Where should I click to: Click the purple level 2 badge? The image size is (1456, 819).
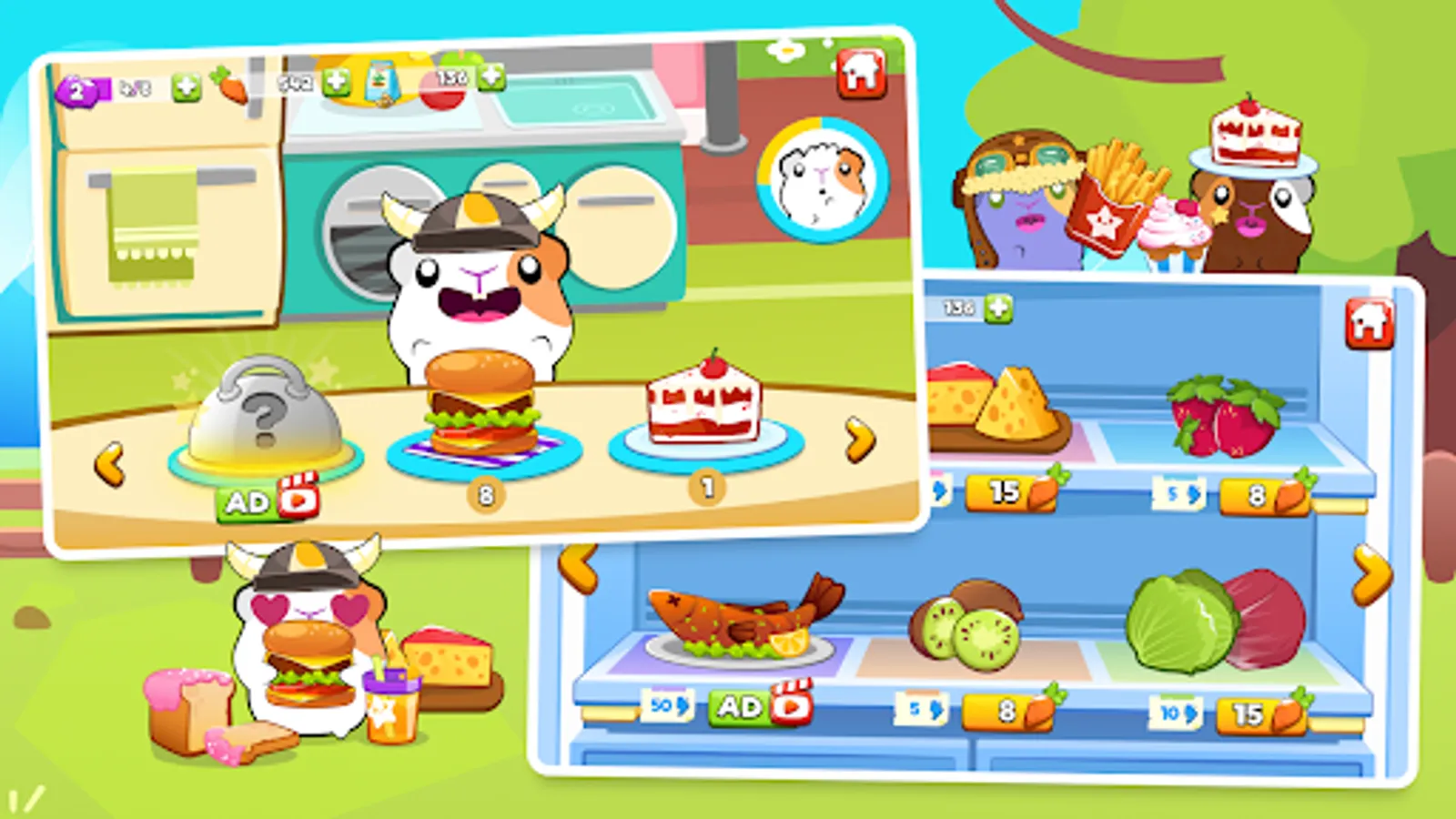point(79,90)
